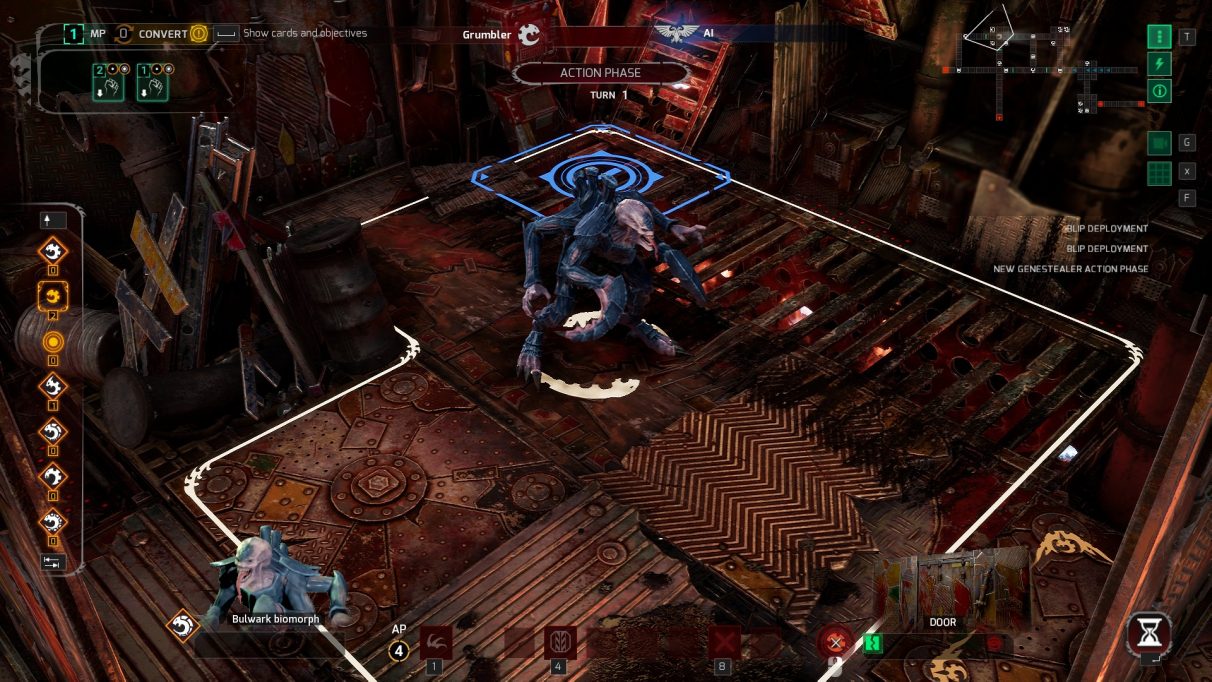1212x682 pixels.
Task: Select the claw attack ability
Action: (x=435, y=642)
